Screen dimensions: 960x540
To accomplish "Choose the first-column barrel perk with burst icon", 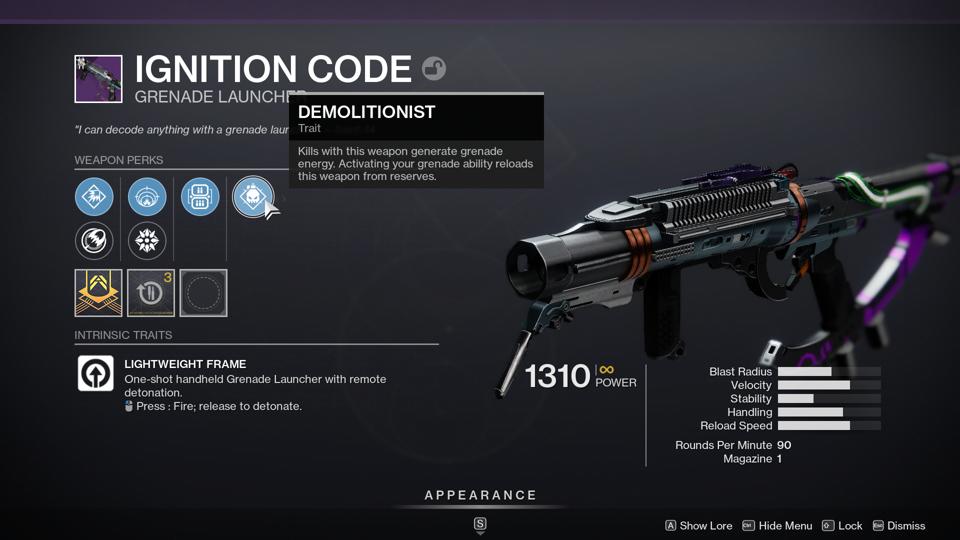I will click(x=94, y=197).
